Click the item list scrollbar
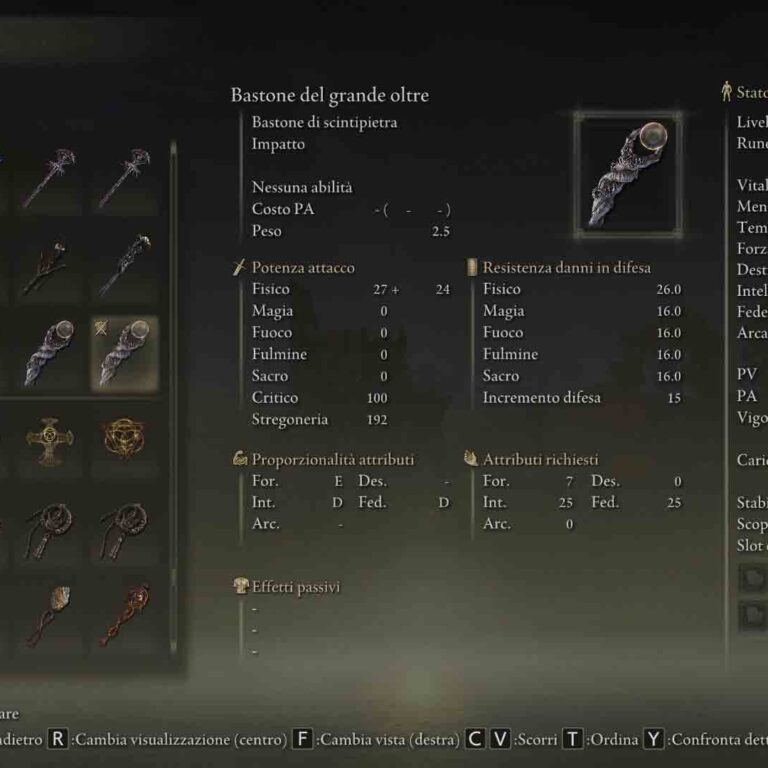The height and width of the screenshot is (768, 768). click(173, 400)
